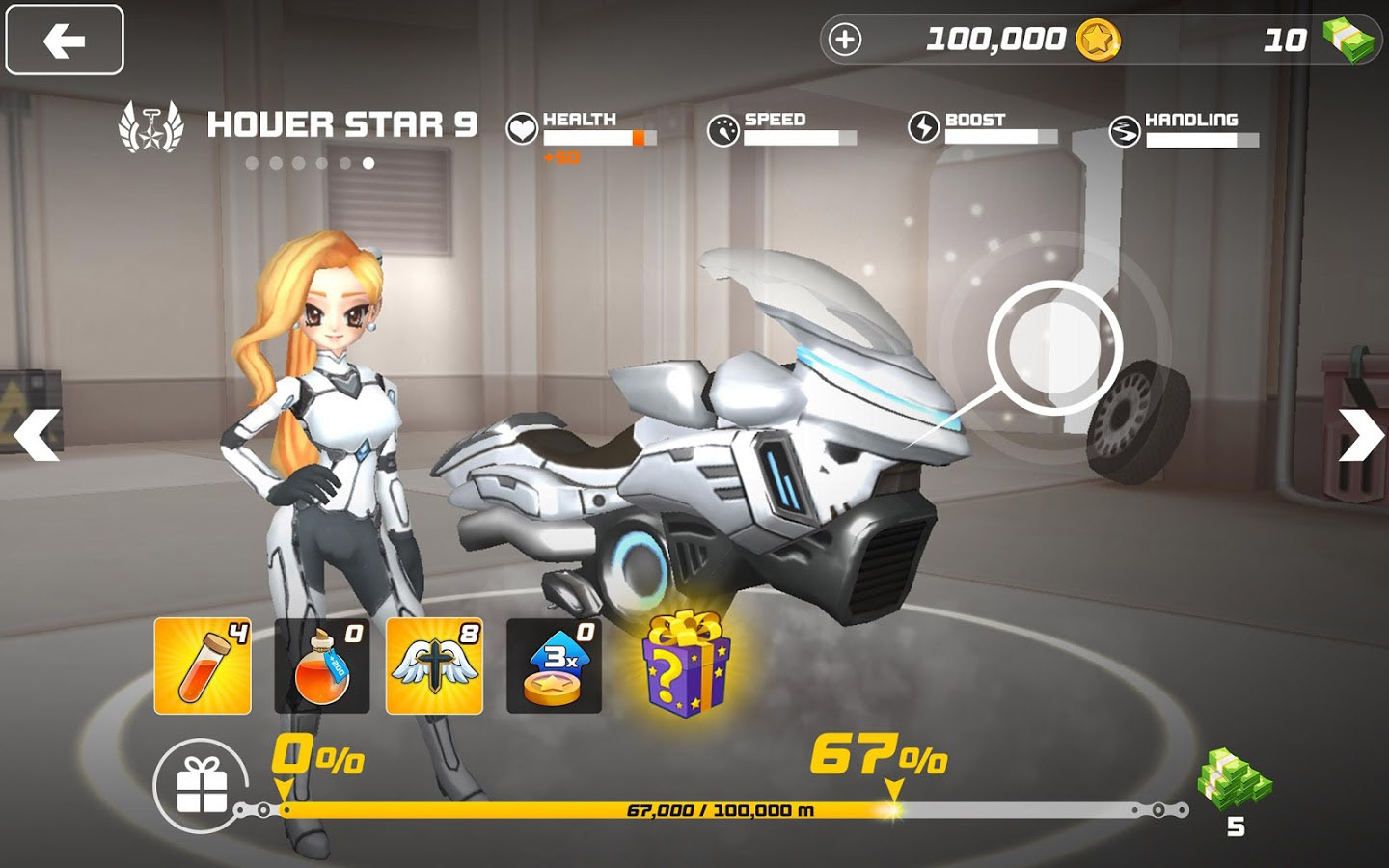Click the Hover Star 9 rank emblem
This screenshot has width=1389, height=868.
click(150, 128)
